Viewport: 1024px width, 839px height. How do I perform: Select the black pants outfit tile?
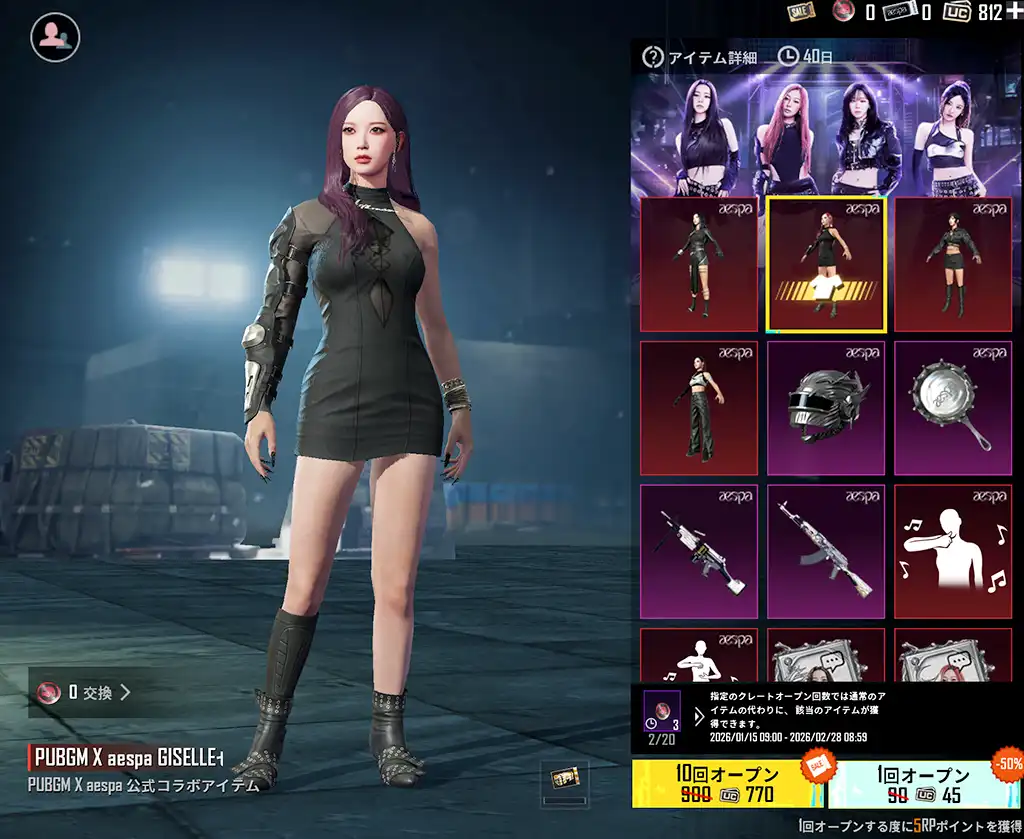tap(698, 408)
